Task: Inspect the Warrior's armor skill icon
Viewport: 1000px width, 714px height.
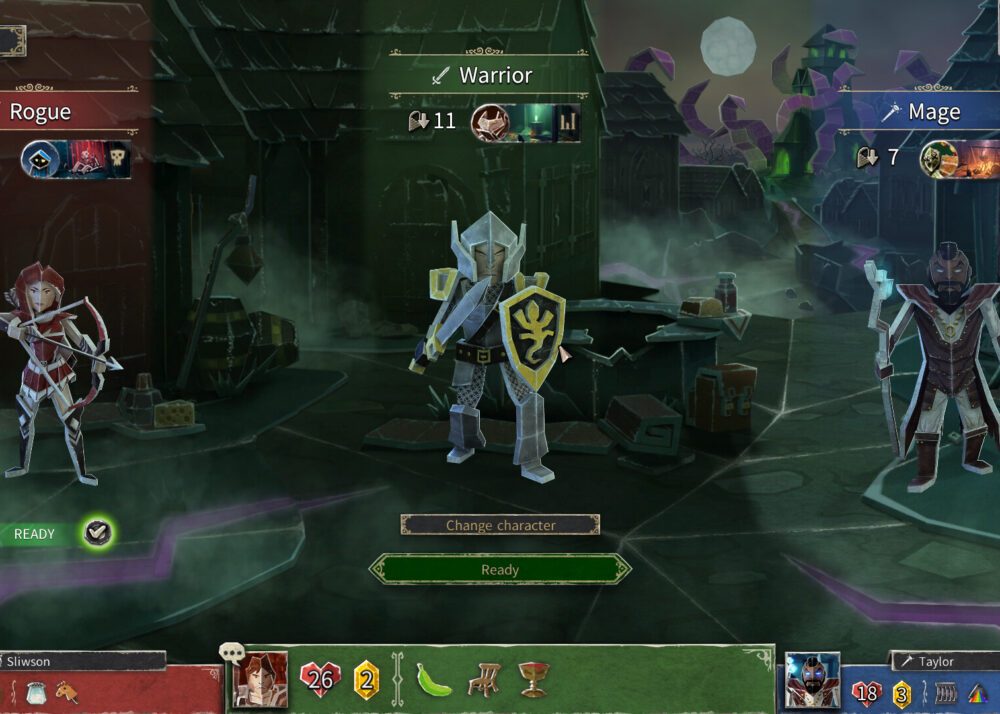Action: point(490,123)
